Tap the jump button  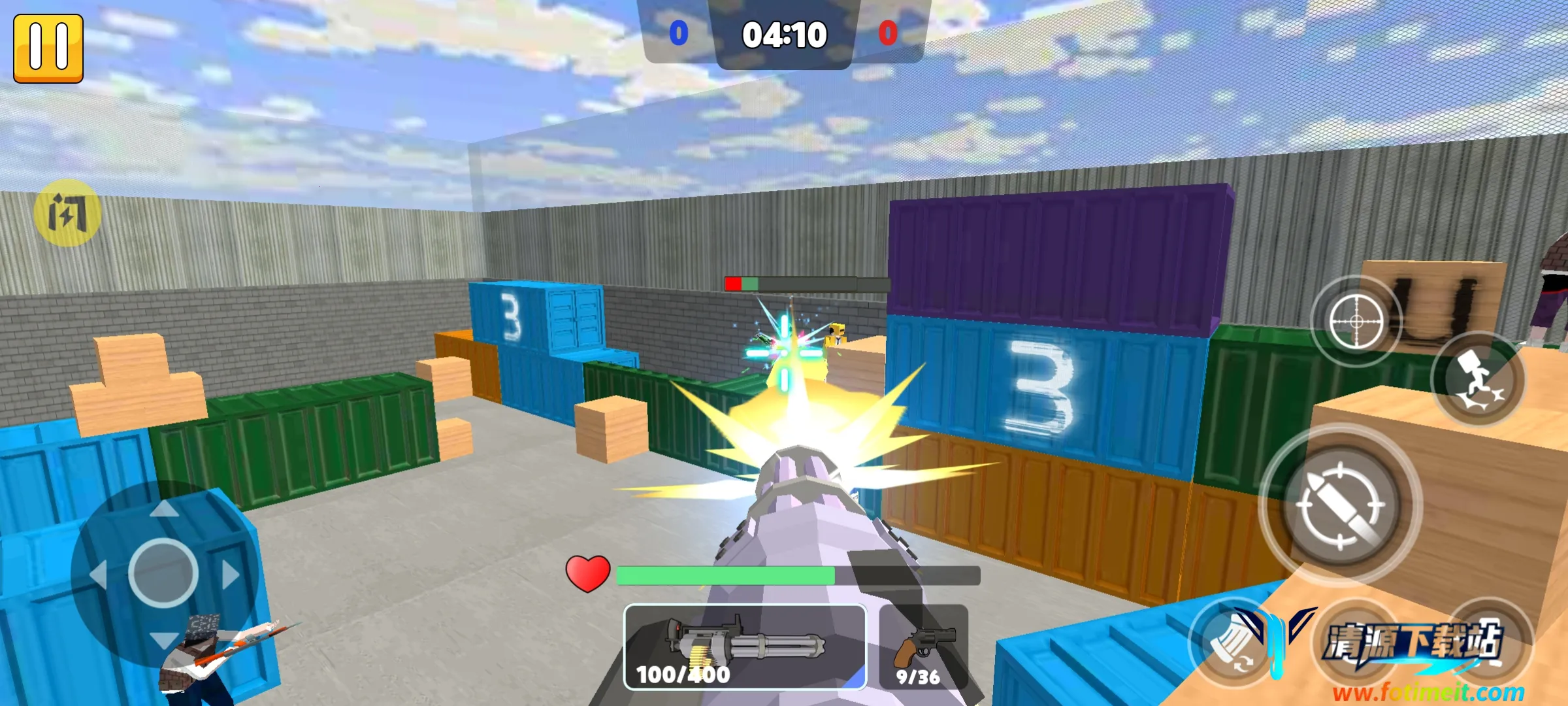1478,379
